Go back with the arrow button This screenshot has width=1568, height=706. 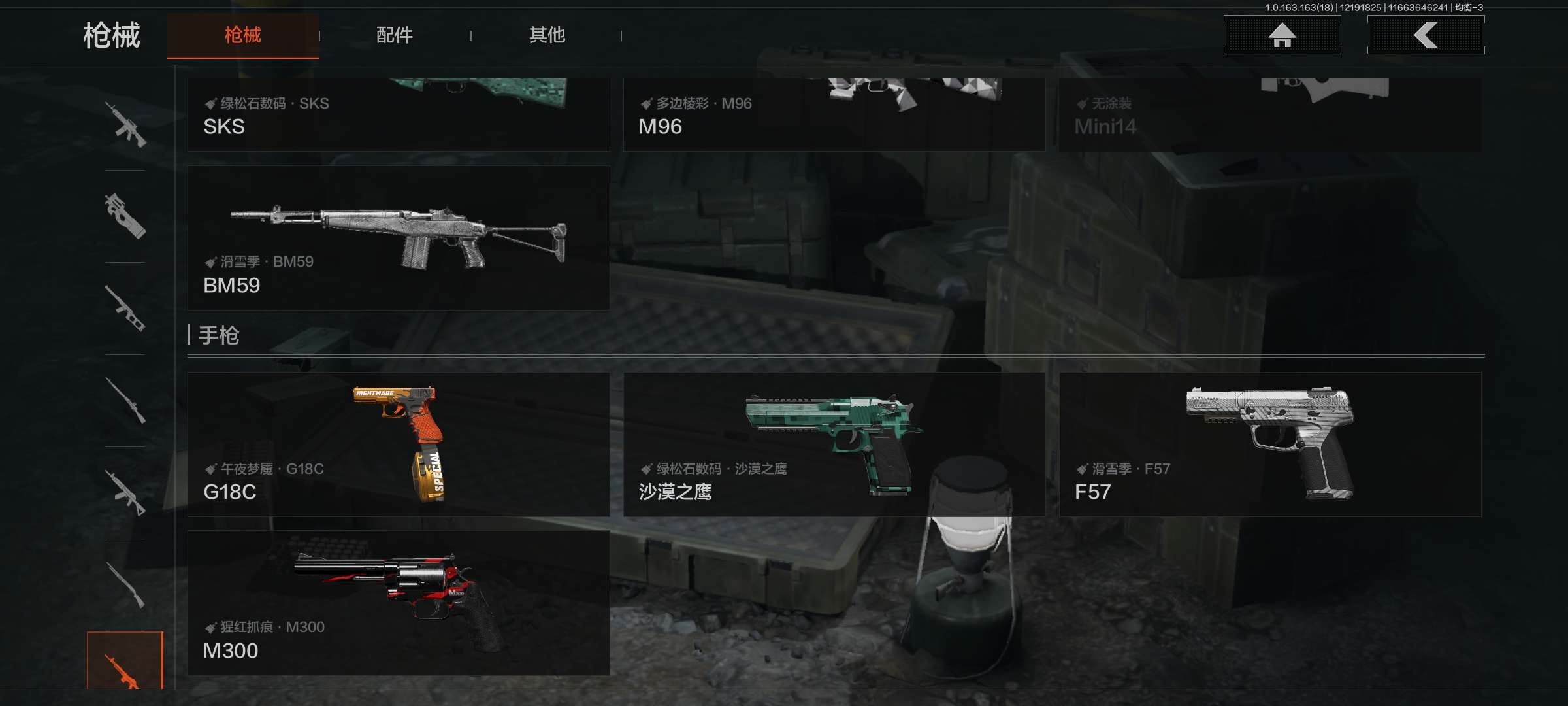1426,35
